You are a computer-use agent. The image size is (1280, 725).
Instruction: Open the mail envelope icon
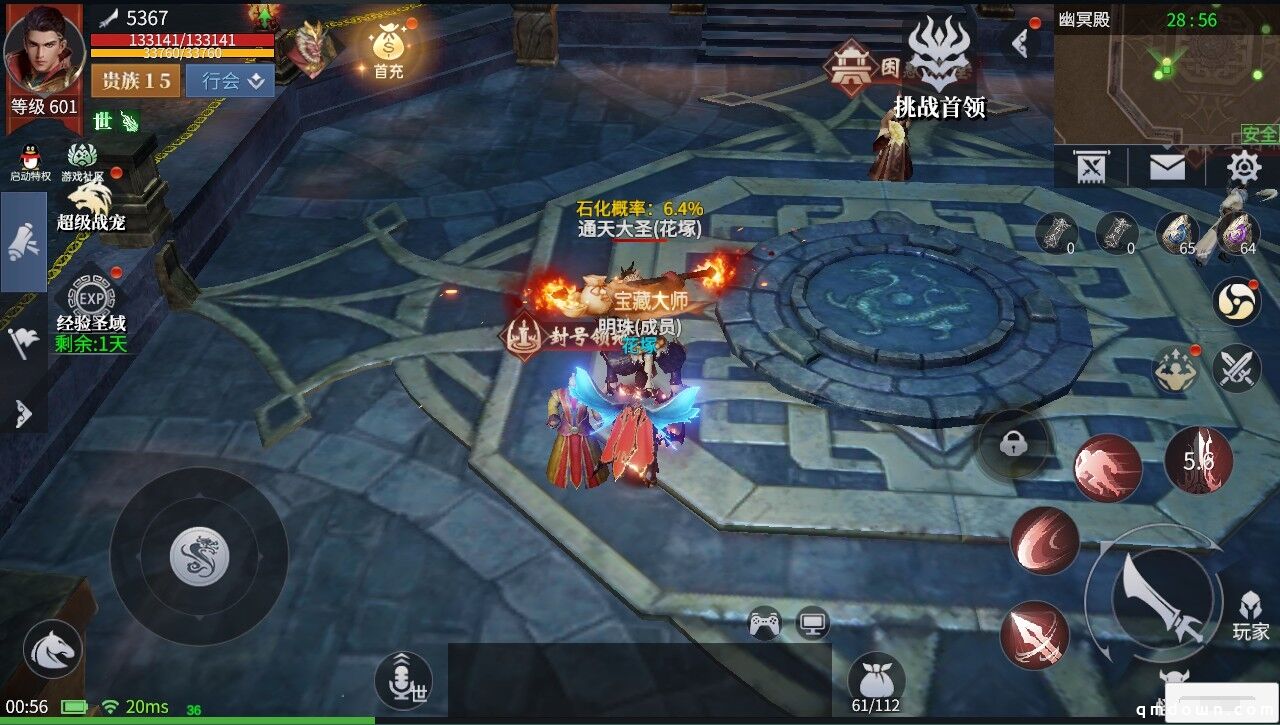[x=1167, y=166]
